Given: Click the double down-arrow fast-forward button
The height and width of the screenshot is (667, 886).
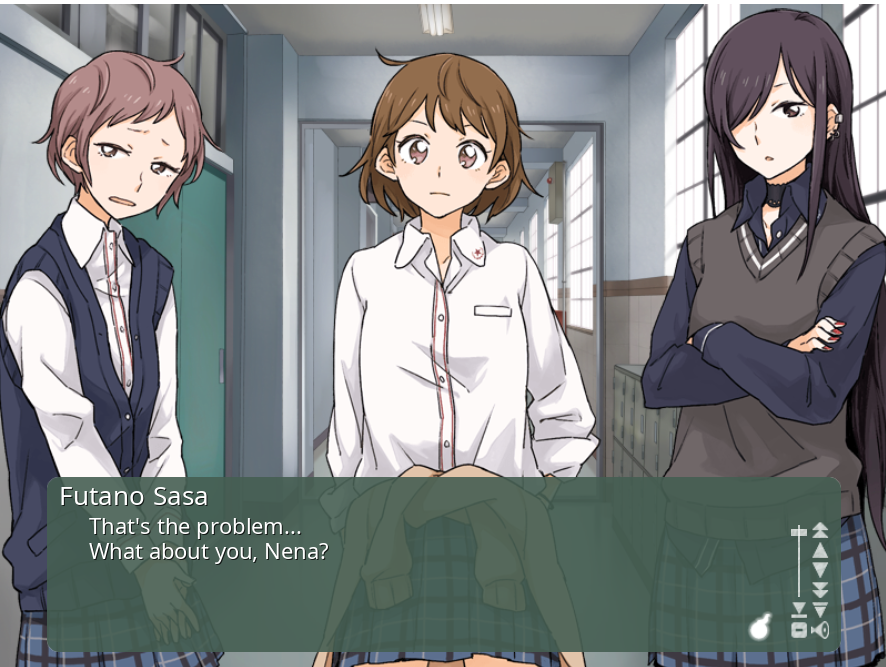Looking at the screenshot, I should pyautogui.click(x=820, y=589).
